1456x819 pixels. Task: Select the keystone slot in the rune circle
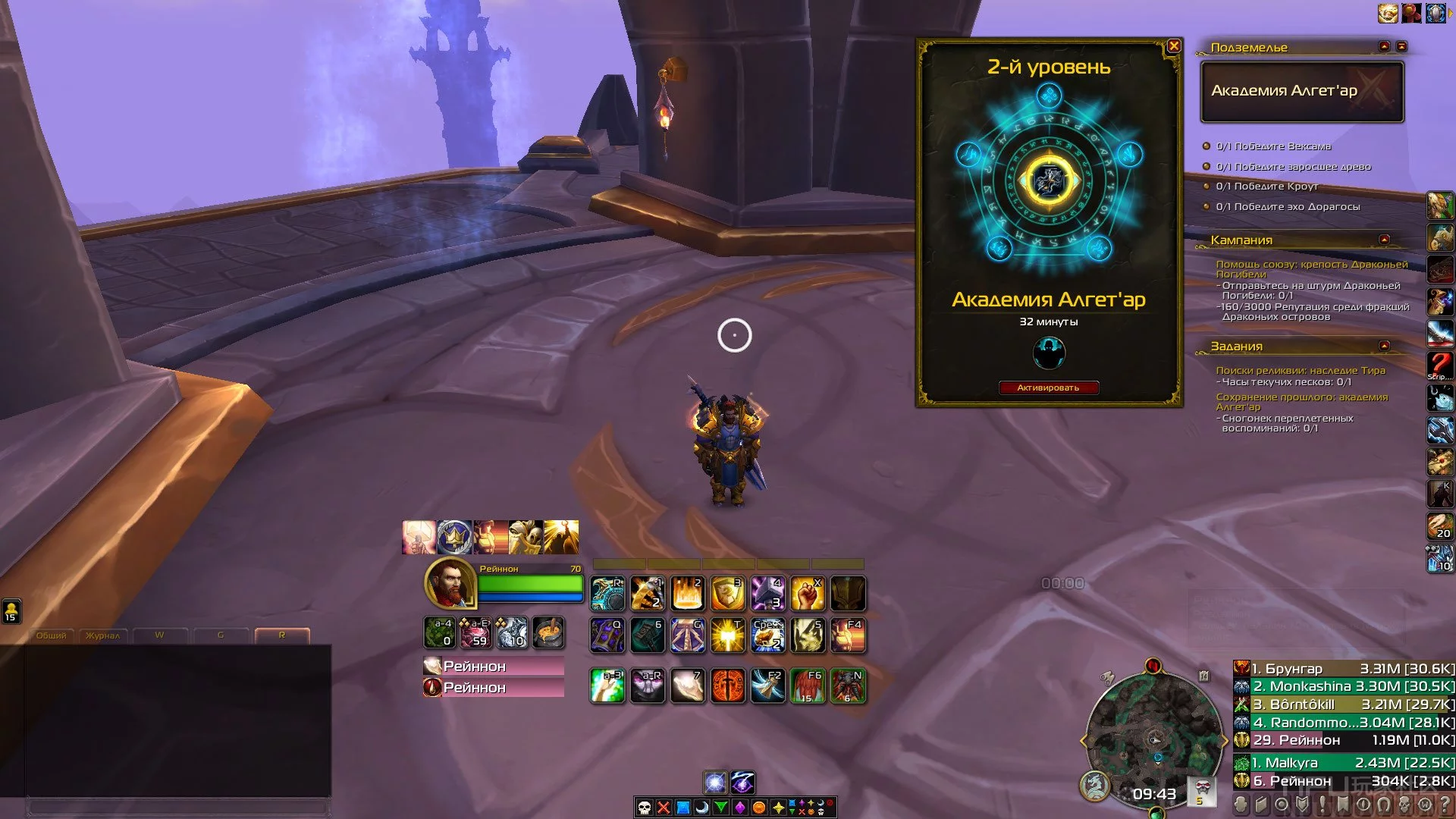tap(1049, 180)
